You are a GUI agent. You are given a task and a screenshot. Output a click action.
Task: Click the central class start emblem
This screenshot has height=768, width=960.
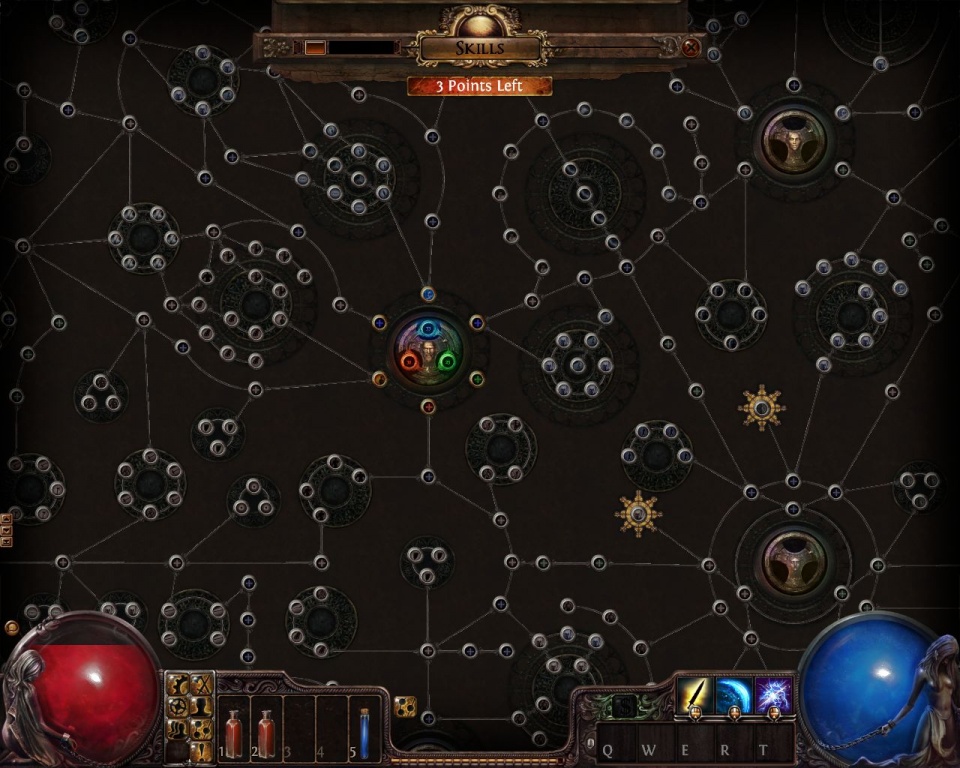pos(428,348)
